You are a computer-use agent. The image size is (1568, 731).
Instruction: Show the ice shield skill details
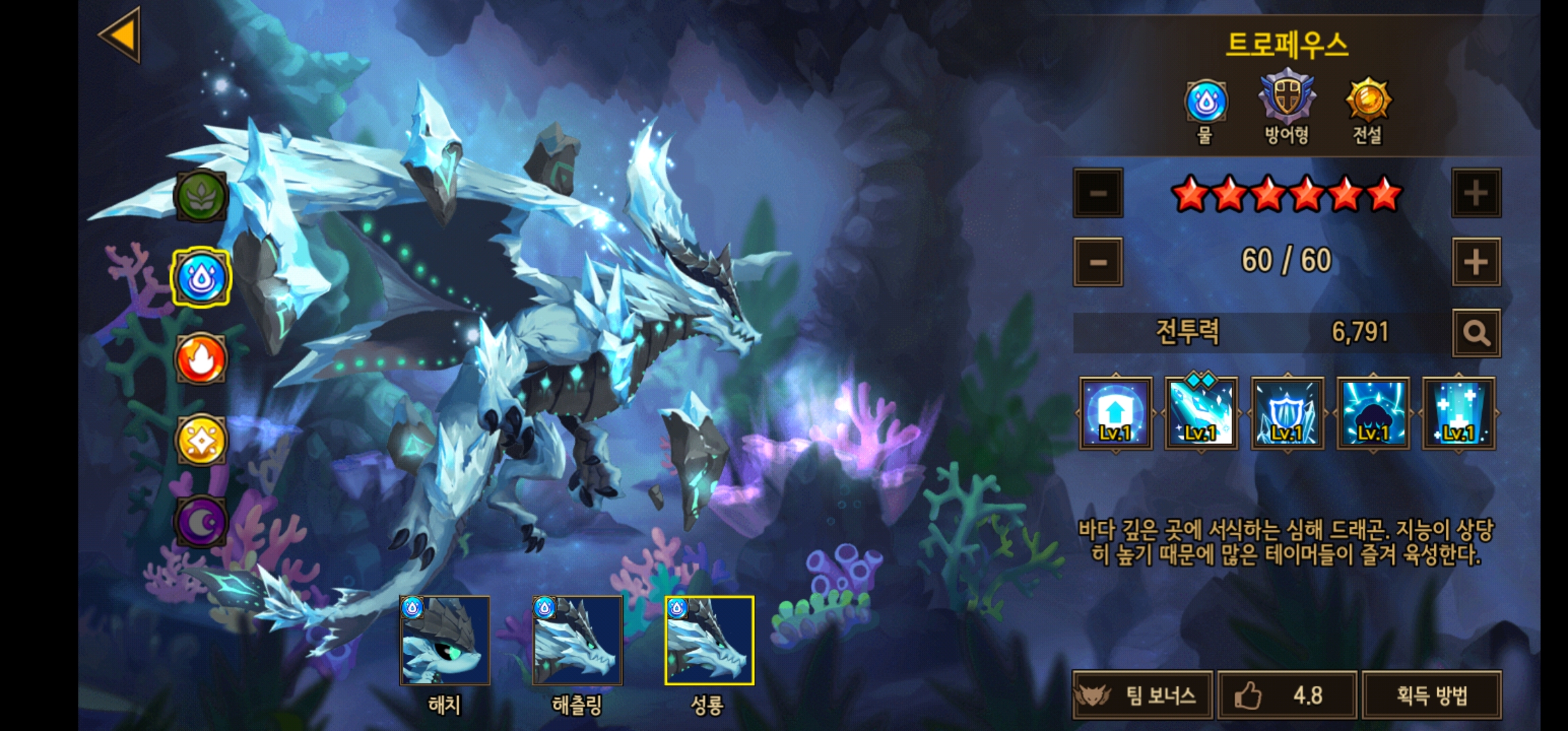(x=1287, y=414)
